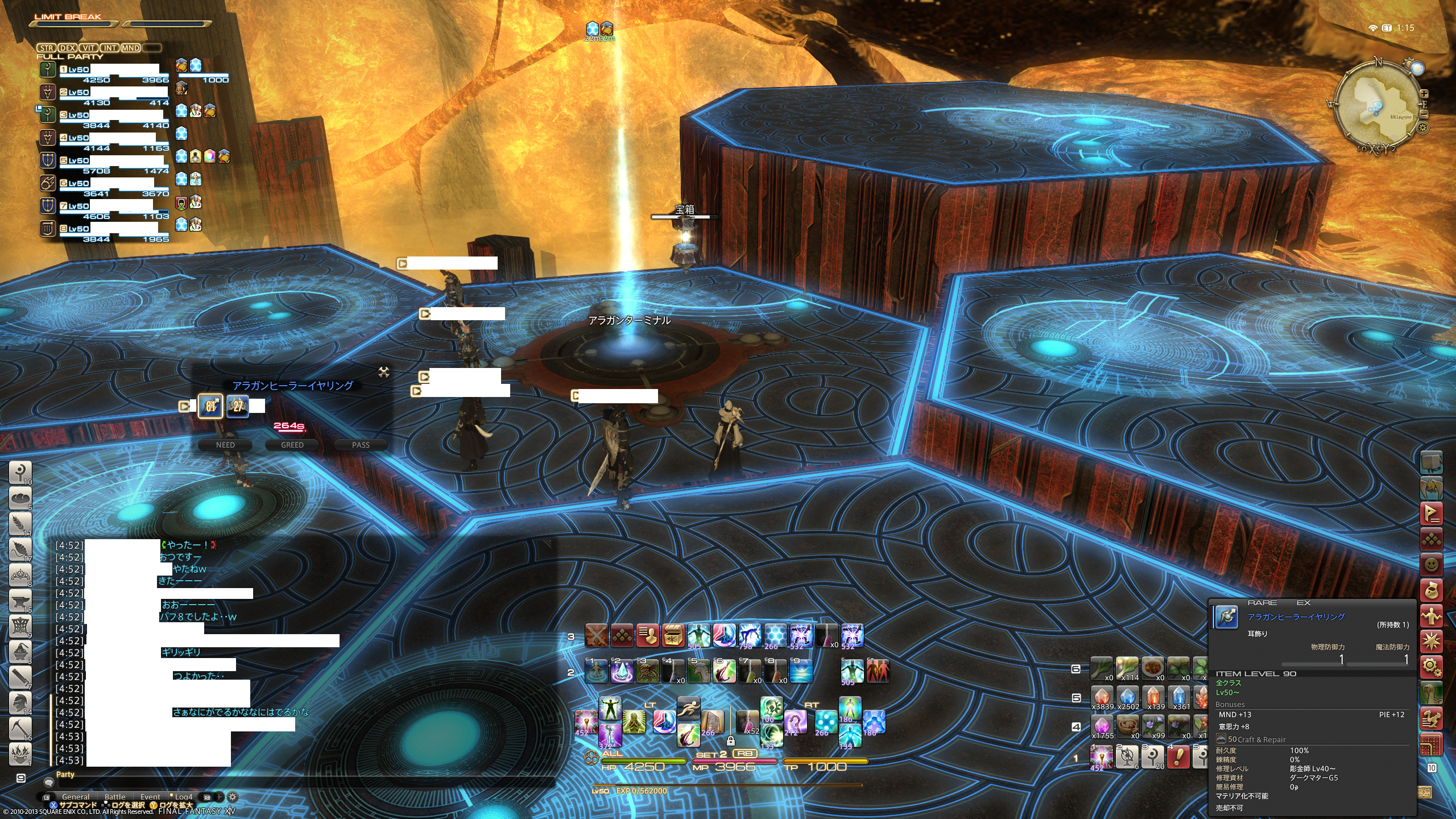Select the tiara loot item showing 27
The width and height of the screenshot is (1456, 819).
pos(238,406)
